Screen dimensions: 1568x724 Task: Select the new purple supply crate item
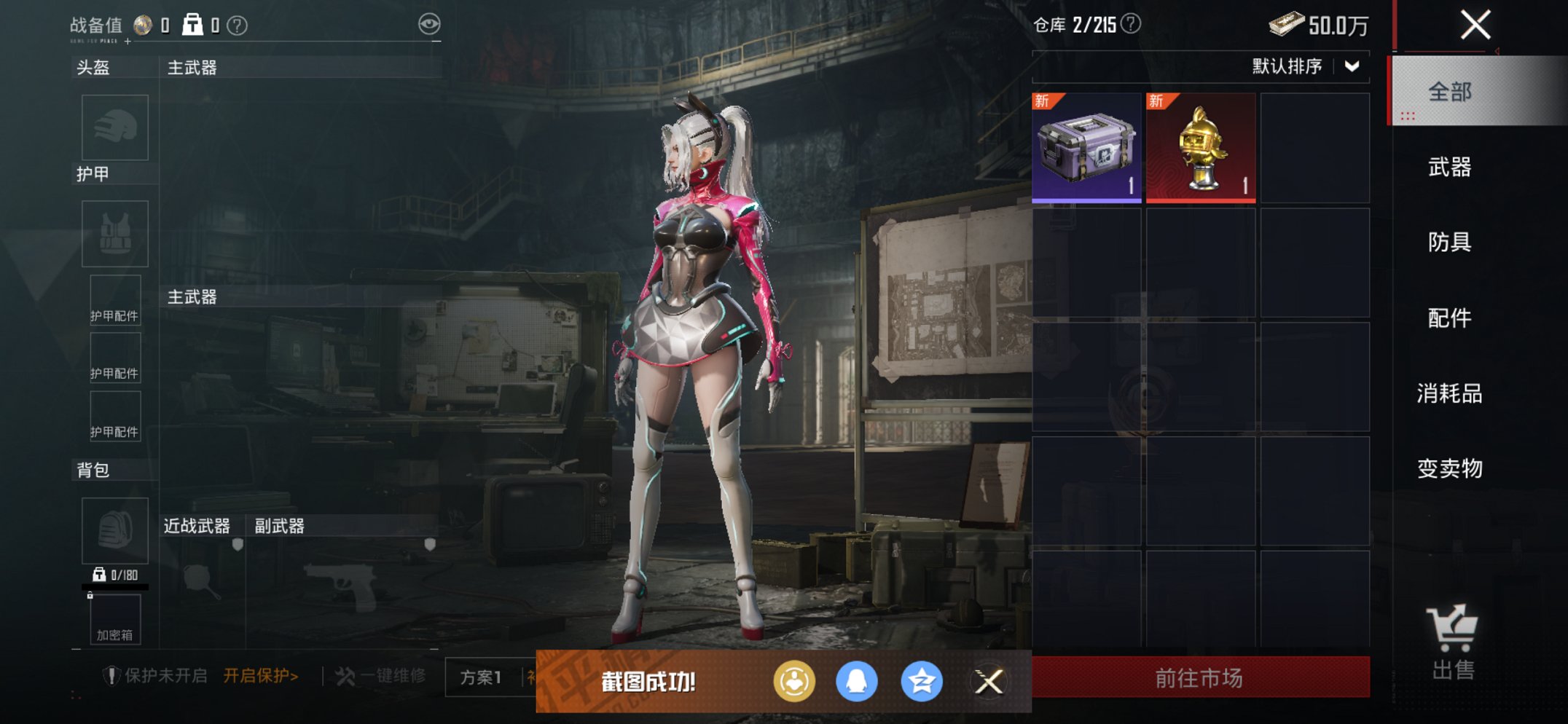pyautogui.click(x=1086, y=148)
